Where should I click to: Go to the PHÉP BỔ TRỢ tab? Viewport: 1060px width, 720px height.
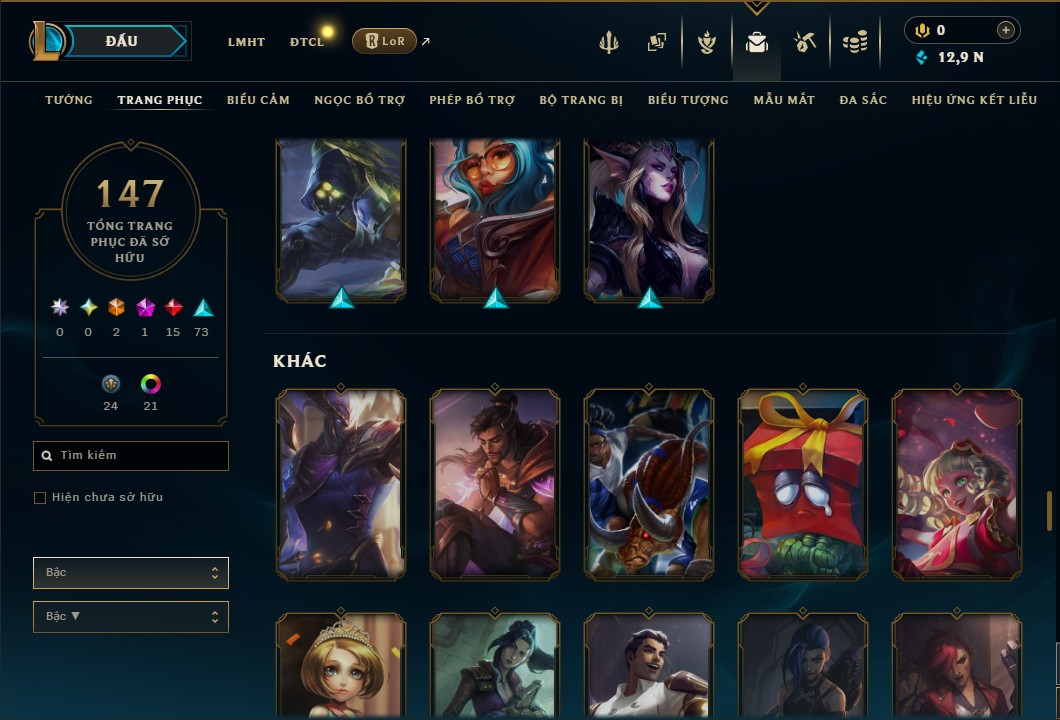pos(472,100)
